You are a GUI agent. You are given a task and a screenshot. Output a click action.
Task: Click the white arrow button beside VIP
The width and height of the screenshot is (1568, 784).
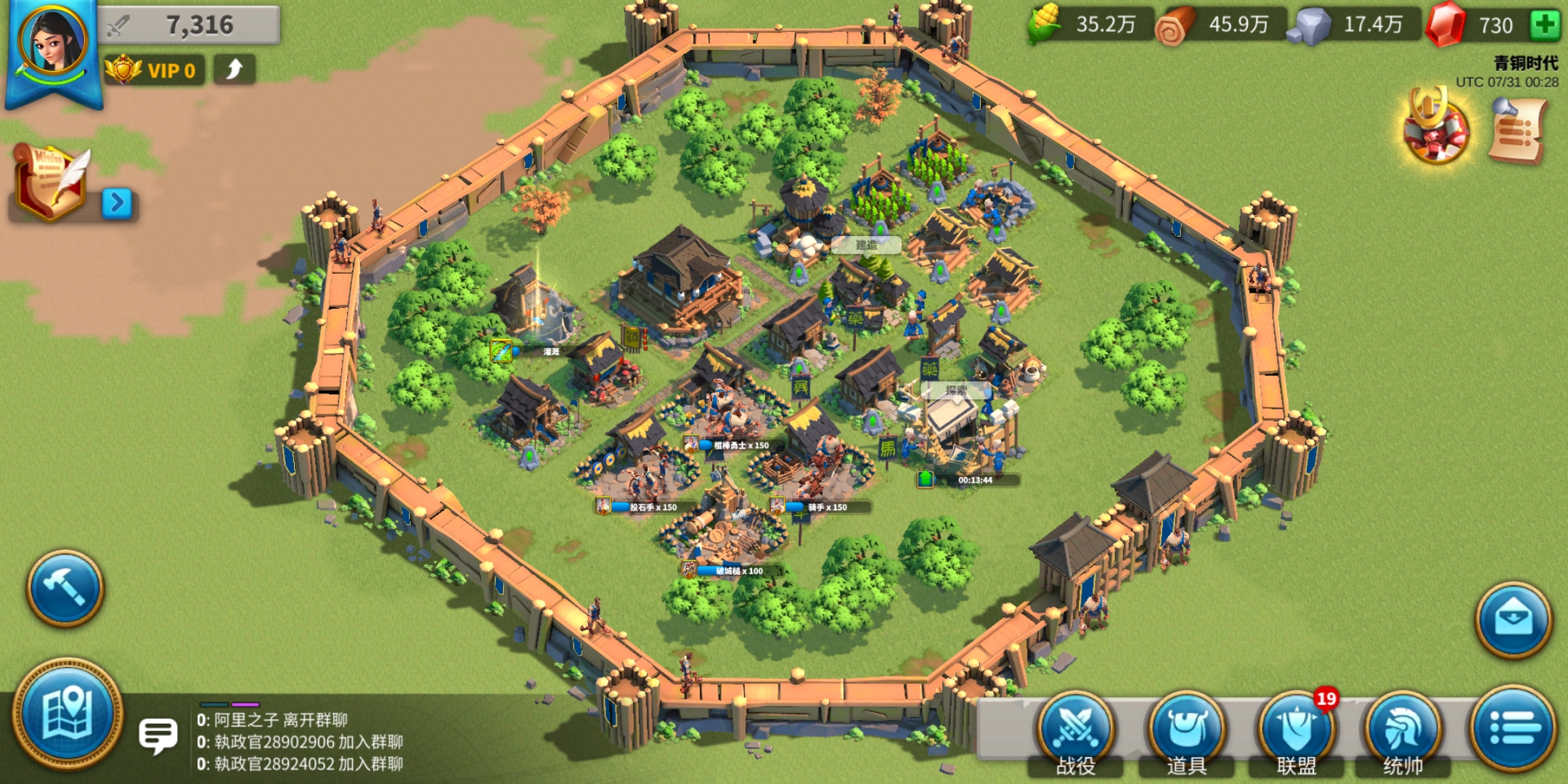(234, 70)
